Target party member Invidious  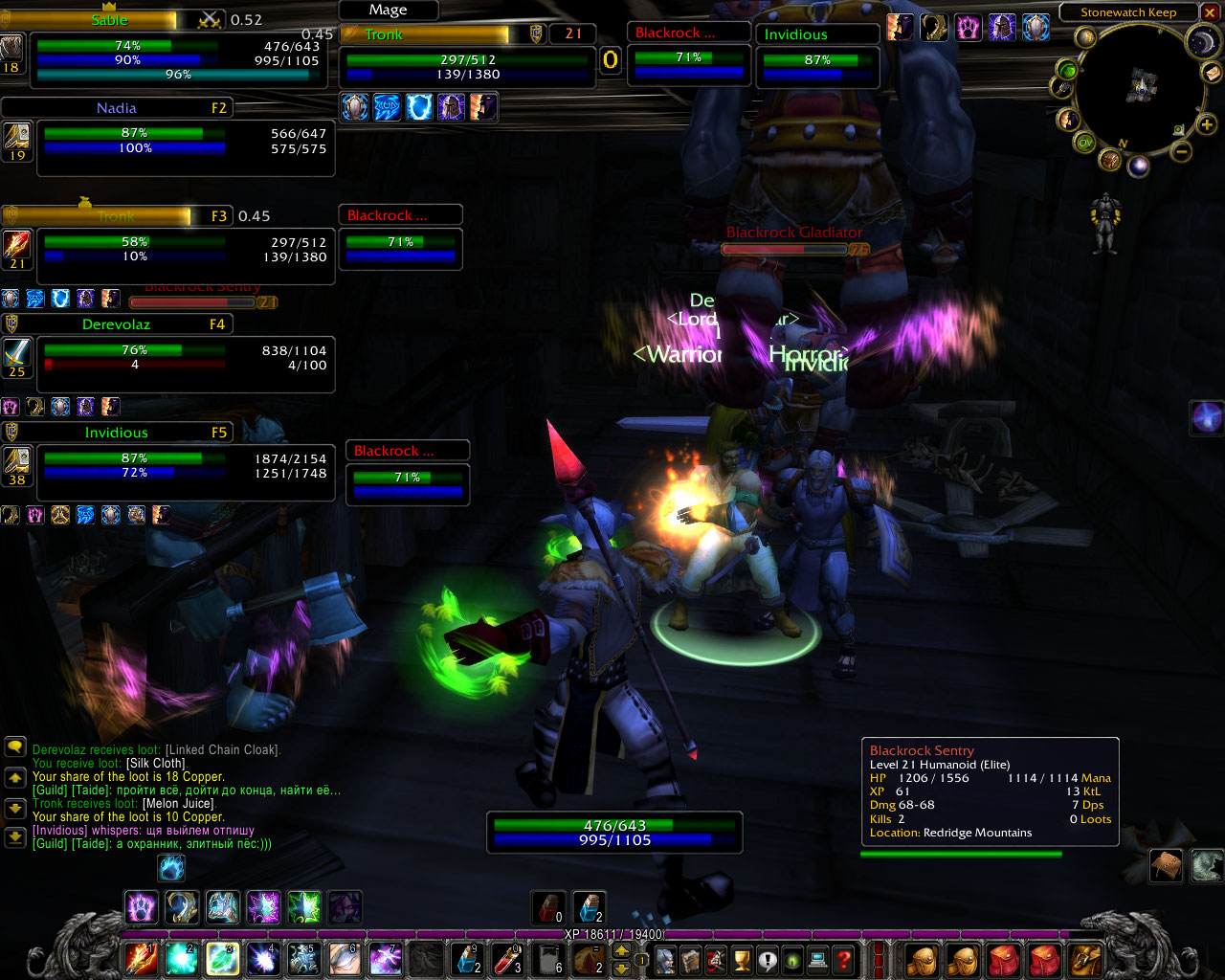click(x=185, y=466)
